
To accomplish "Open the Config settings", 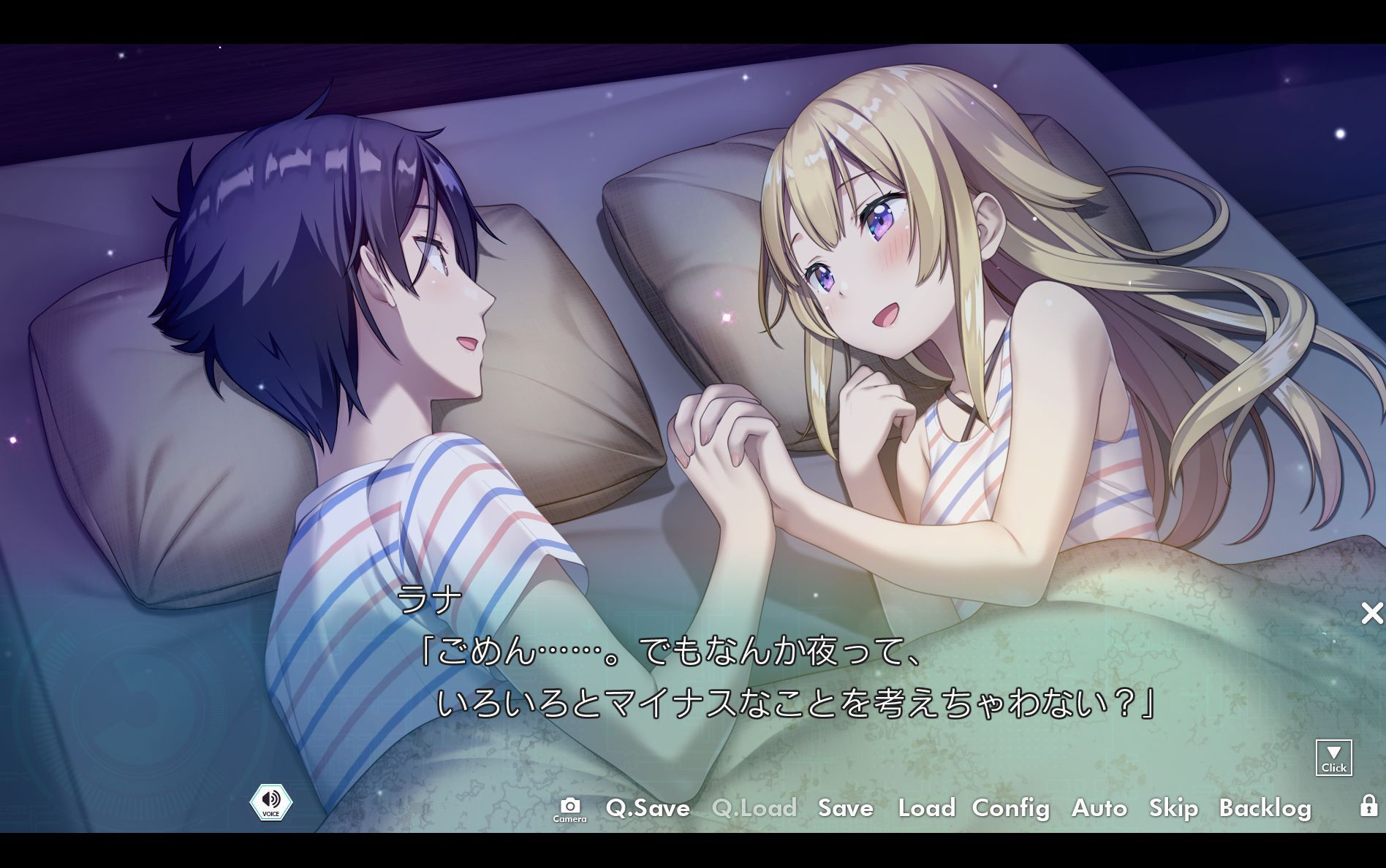I will coord(1010,809).
